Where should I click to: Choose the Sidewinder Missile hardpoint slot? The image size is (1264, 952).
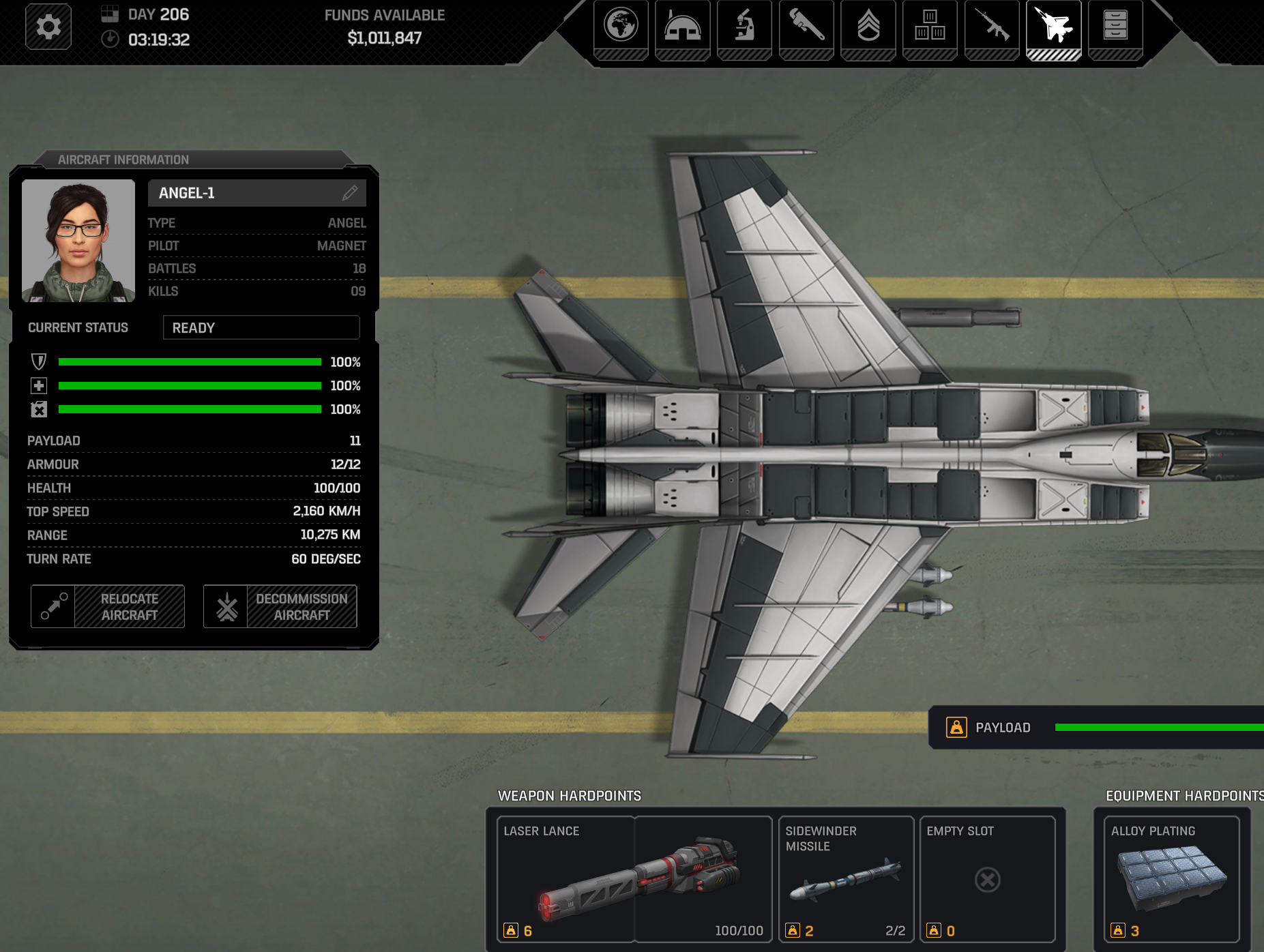coord(846,879)
